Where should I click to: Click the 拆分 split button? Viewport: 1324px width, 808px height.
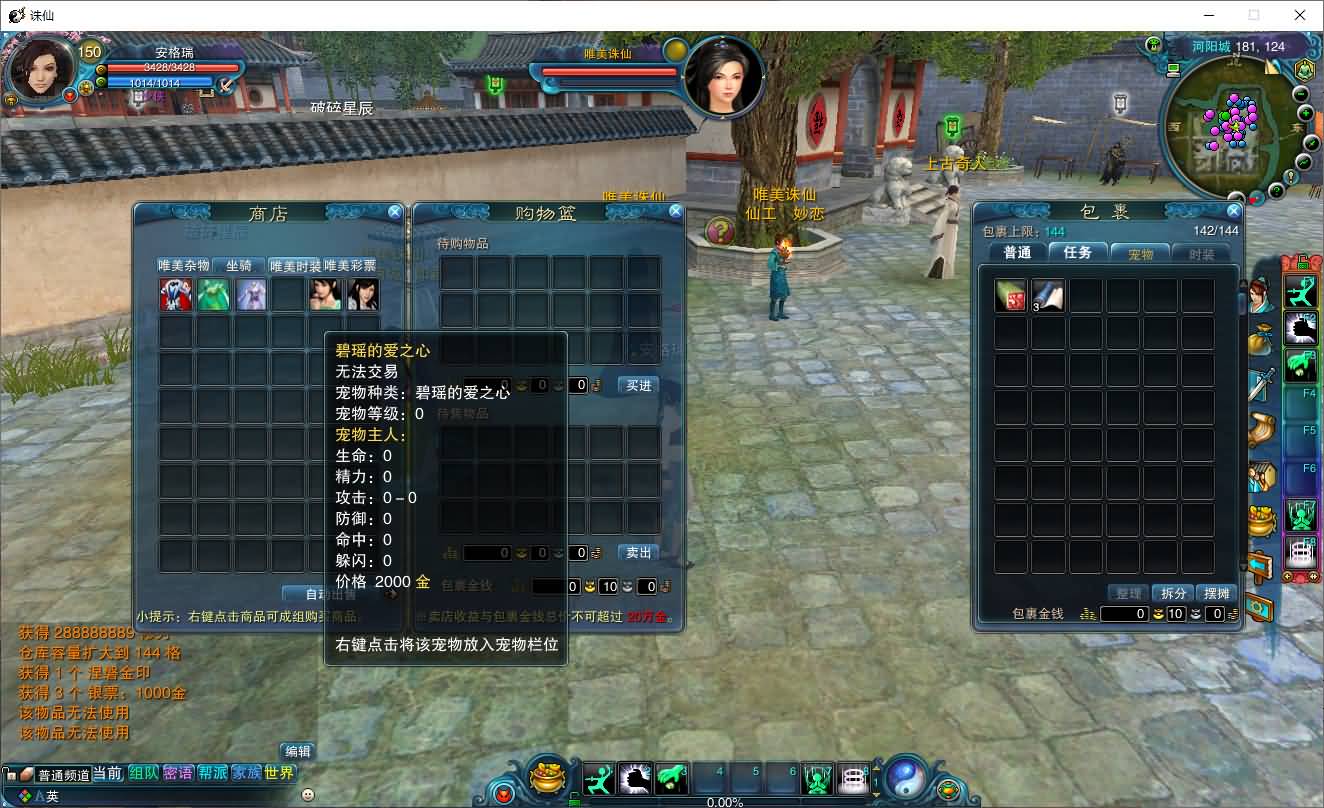tap(1172, 593)
